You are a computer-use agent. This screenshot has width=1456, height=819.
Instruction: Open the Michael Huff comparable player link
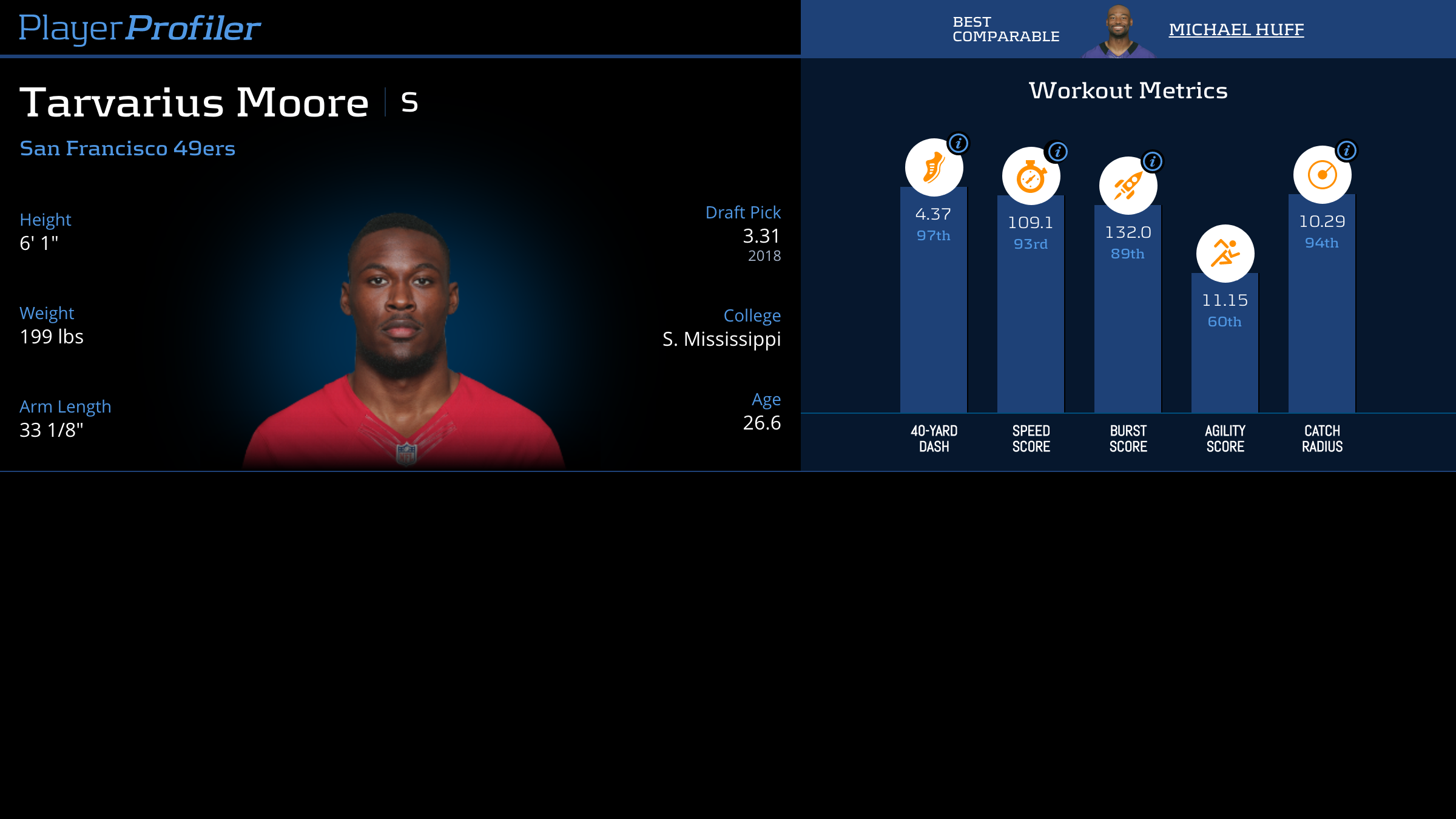pos(1236,29)
